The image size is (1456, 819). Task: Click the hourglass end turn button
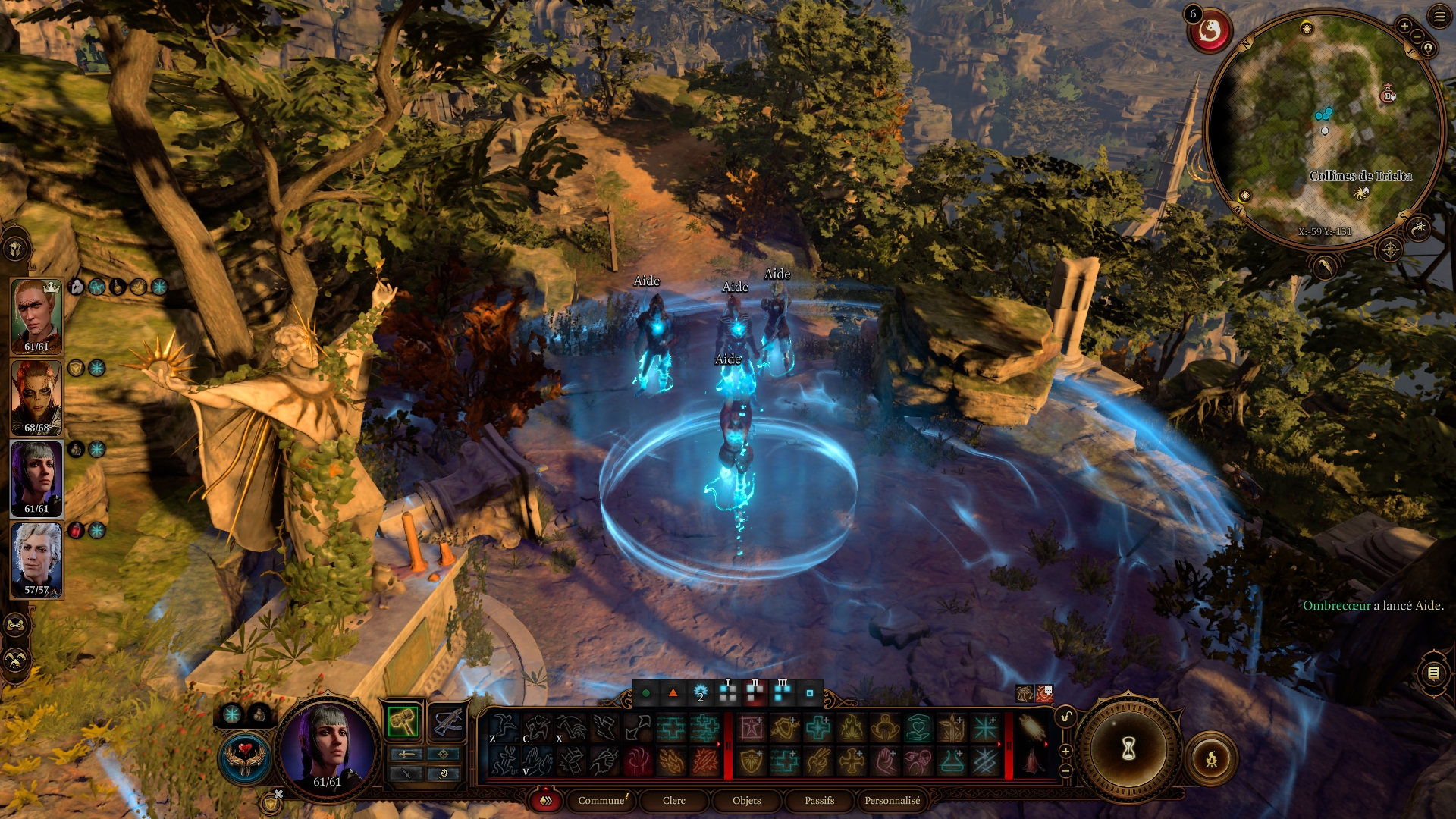1128,750
